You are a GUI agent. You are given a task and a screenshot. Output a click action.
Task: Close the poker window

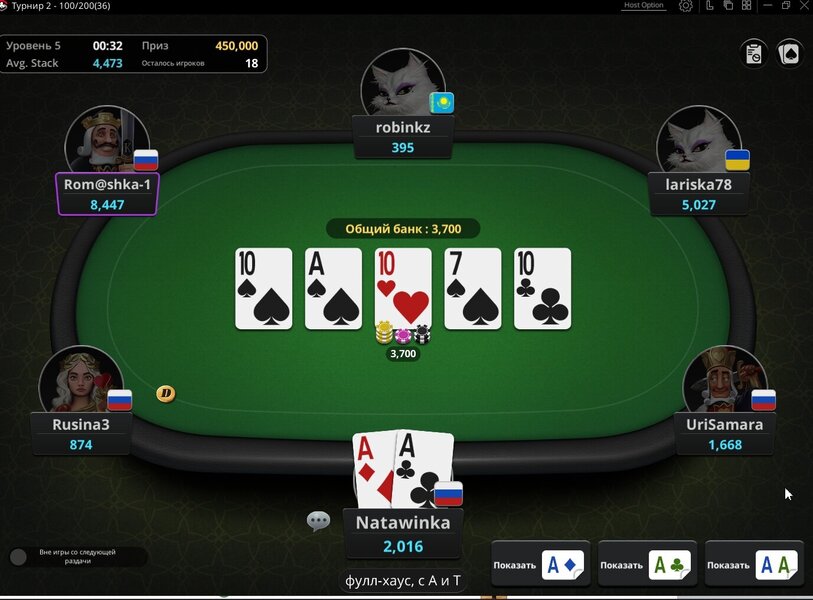point(804,6)
